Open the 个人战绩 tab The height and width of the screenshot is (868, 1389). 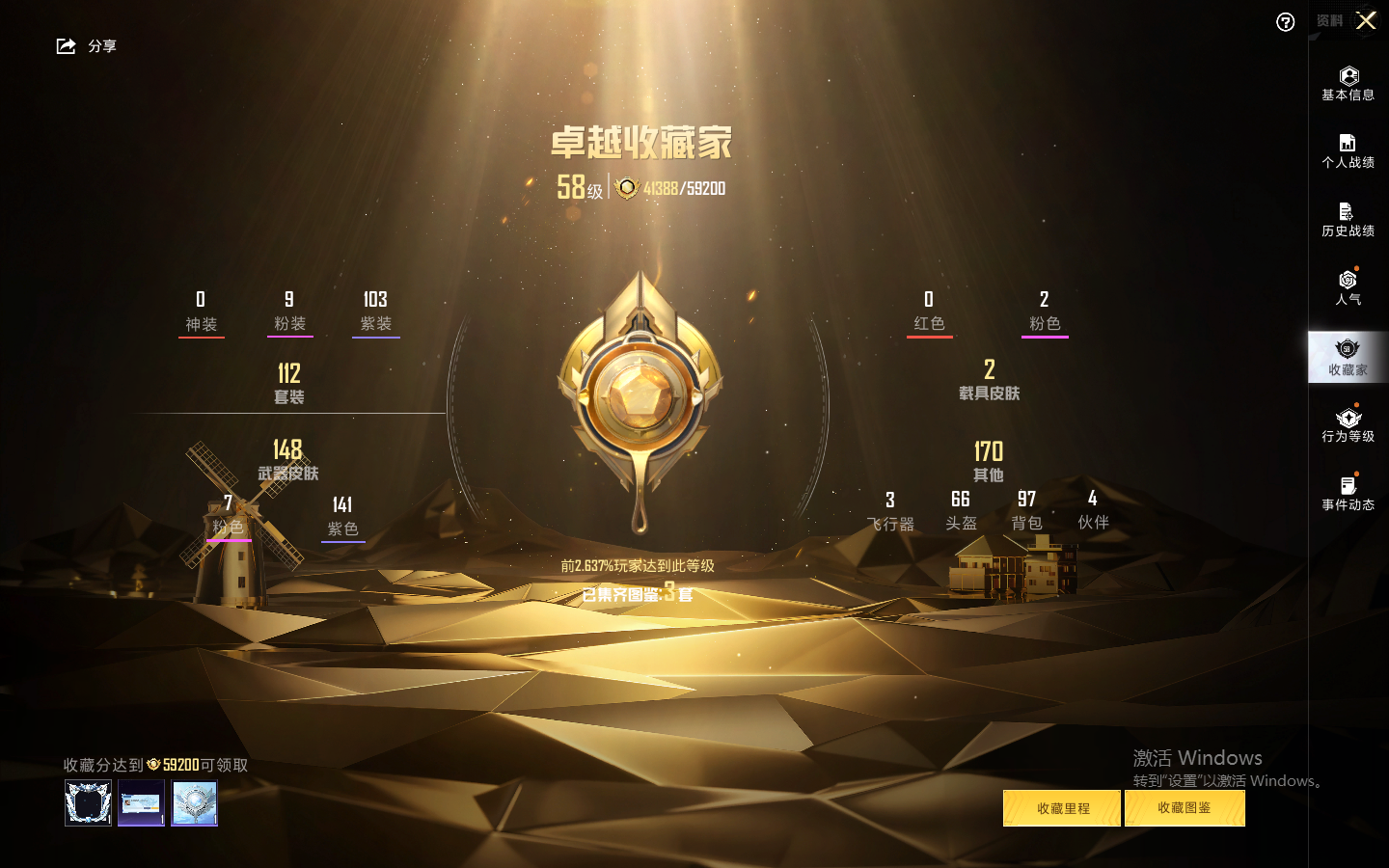1348,151
